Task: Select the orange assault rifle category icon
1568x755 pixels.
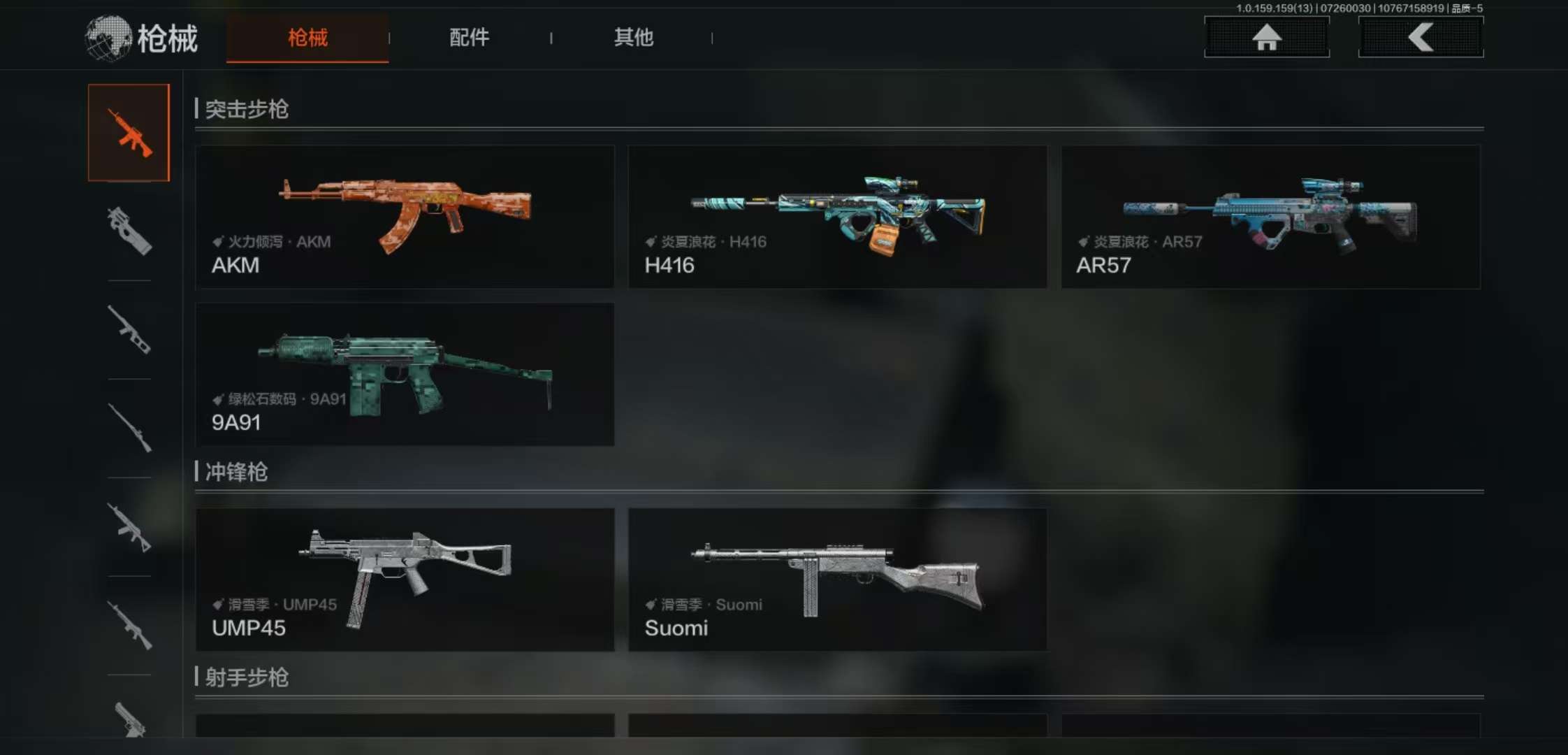Action: tap(129, 133)
